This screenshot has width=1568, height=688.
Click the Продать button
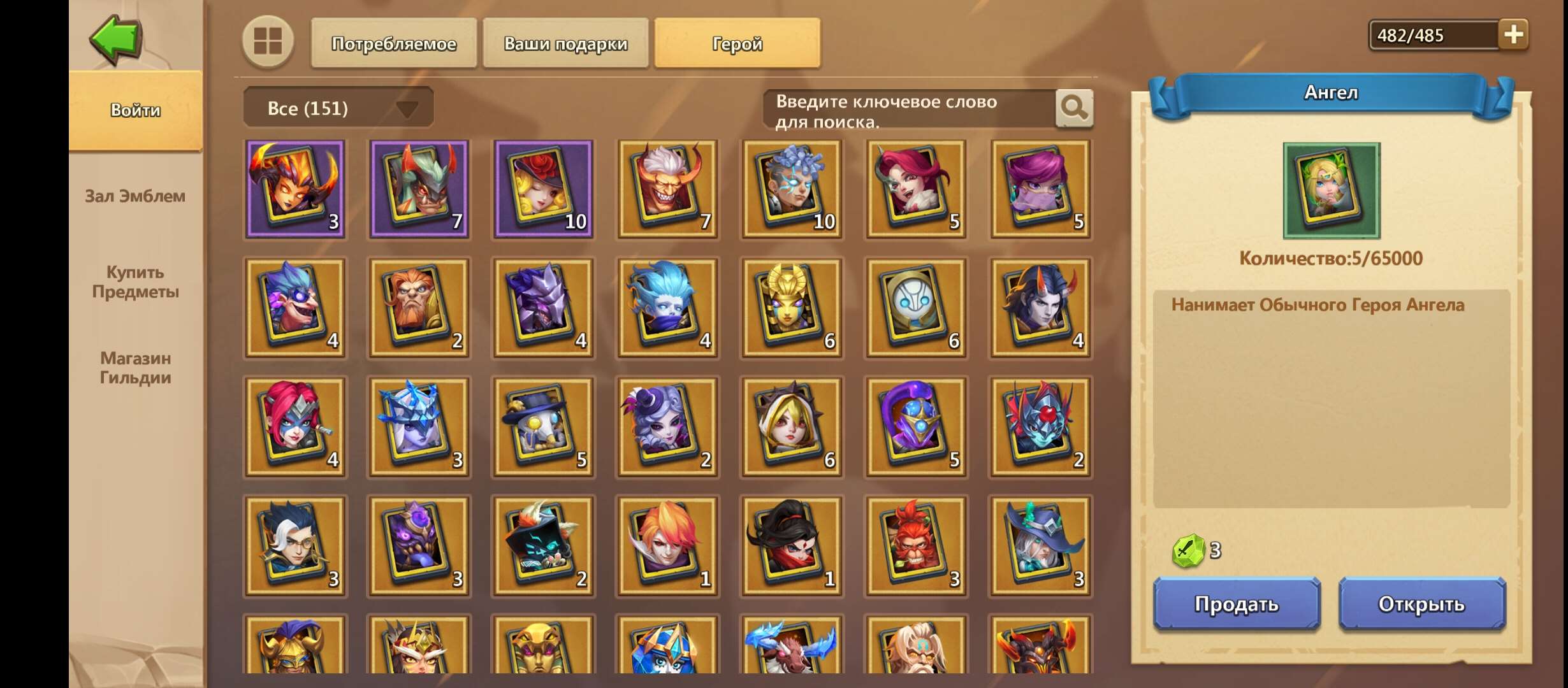1236,605
